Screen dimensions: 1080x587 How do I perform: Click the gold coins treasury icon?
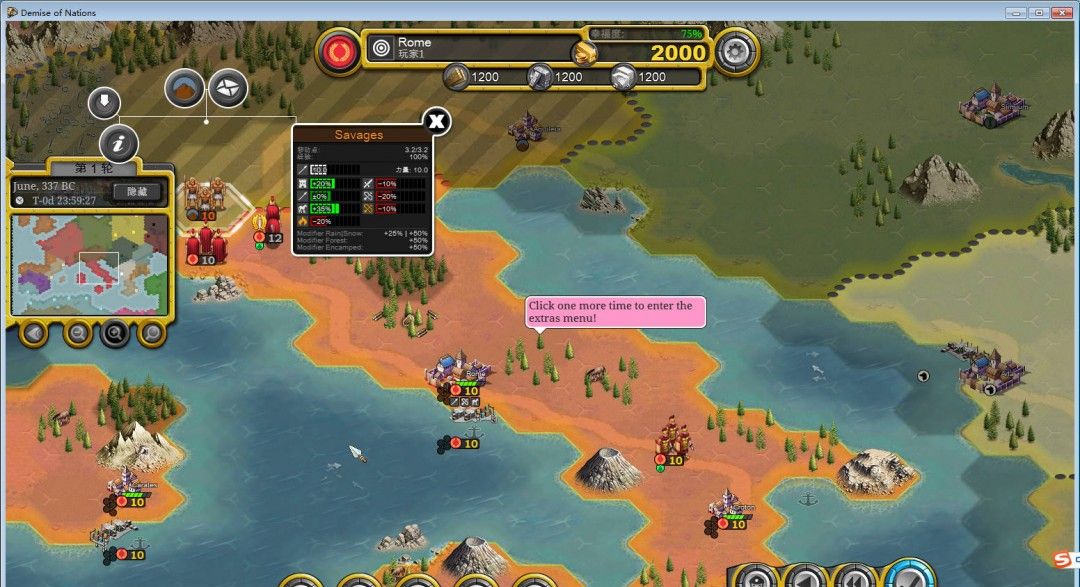pyautogui.click(x=585, y=52)
